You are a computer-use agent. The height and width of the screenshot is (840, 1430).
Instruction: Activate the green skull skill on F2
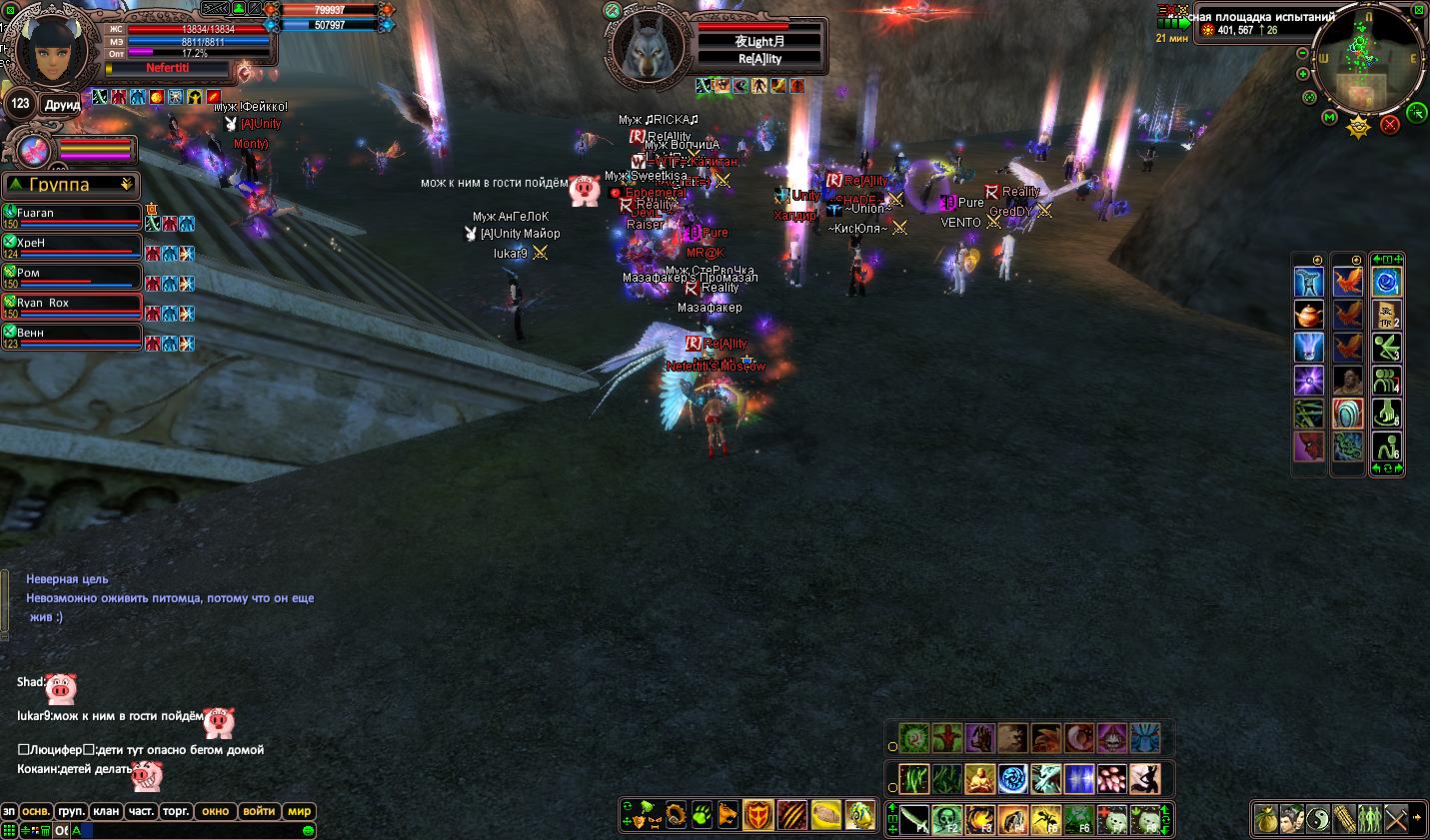[947, 819]
